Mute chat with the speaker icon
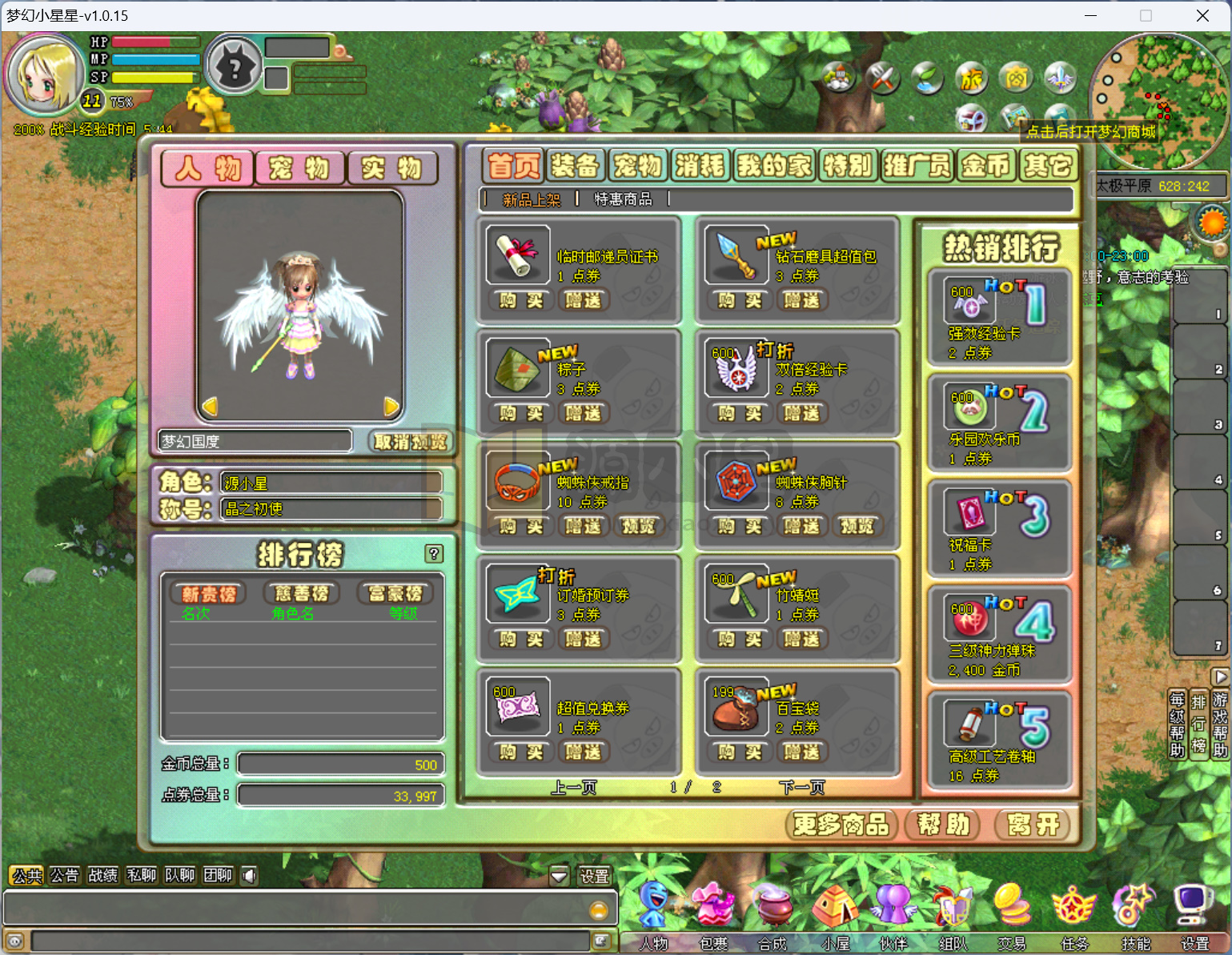 pos(248,875)
